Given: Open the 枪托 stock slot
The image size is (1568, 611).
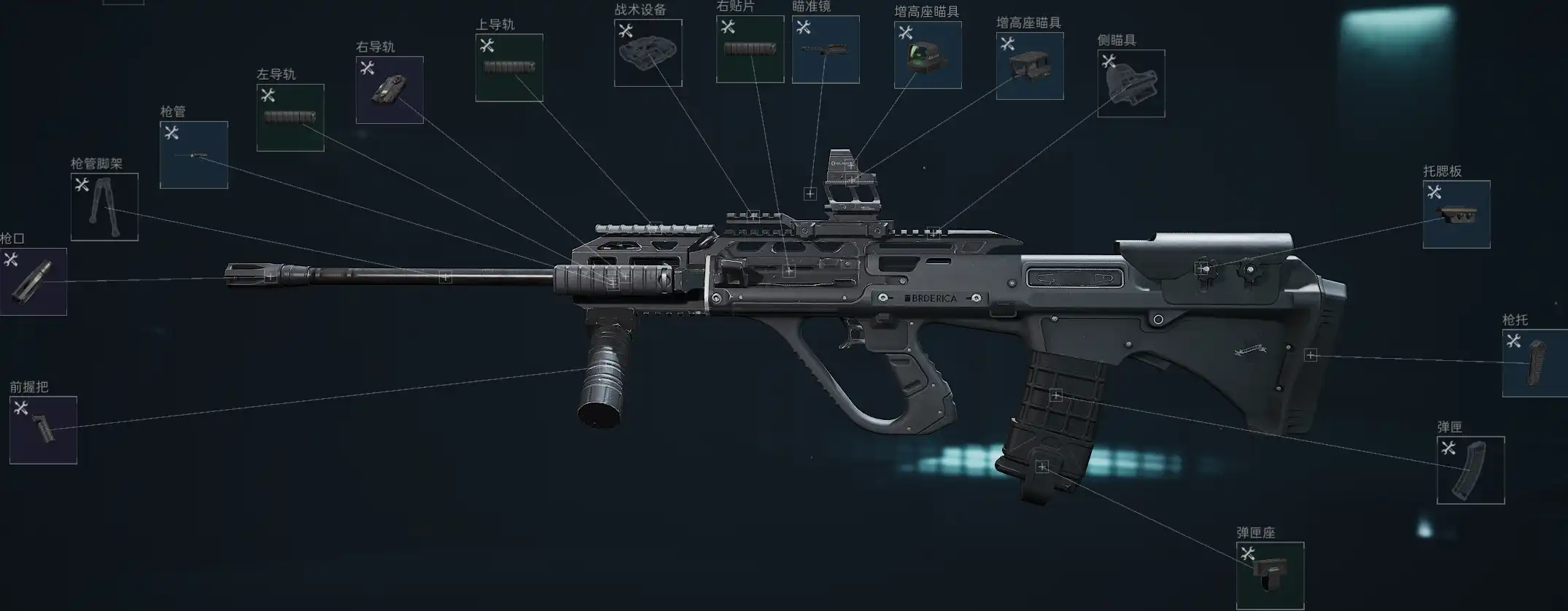Looking at the screenshot, I should pos(1535,363).
